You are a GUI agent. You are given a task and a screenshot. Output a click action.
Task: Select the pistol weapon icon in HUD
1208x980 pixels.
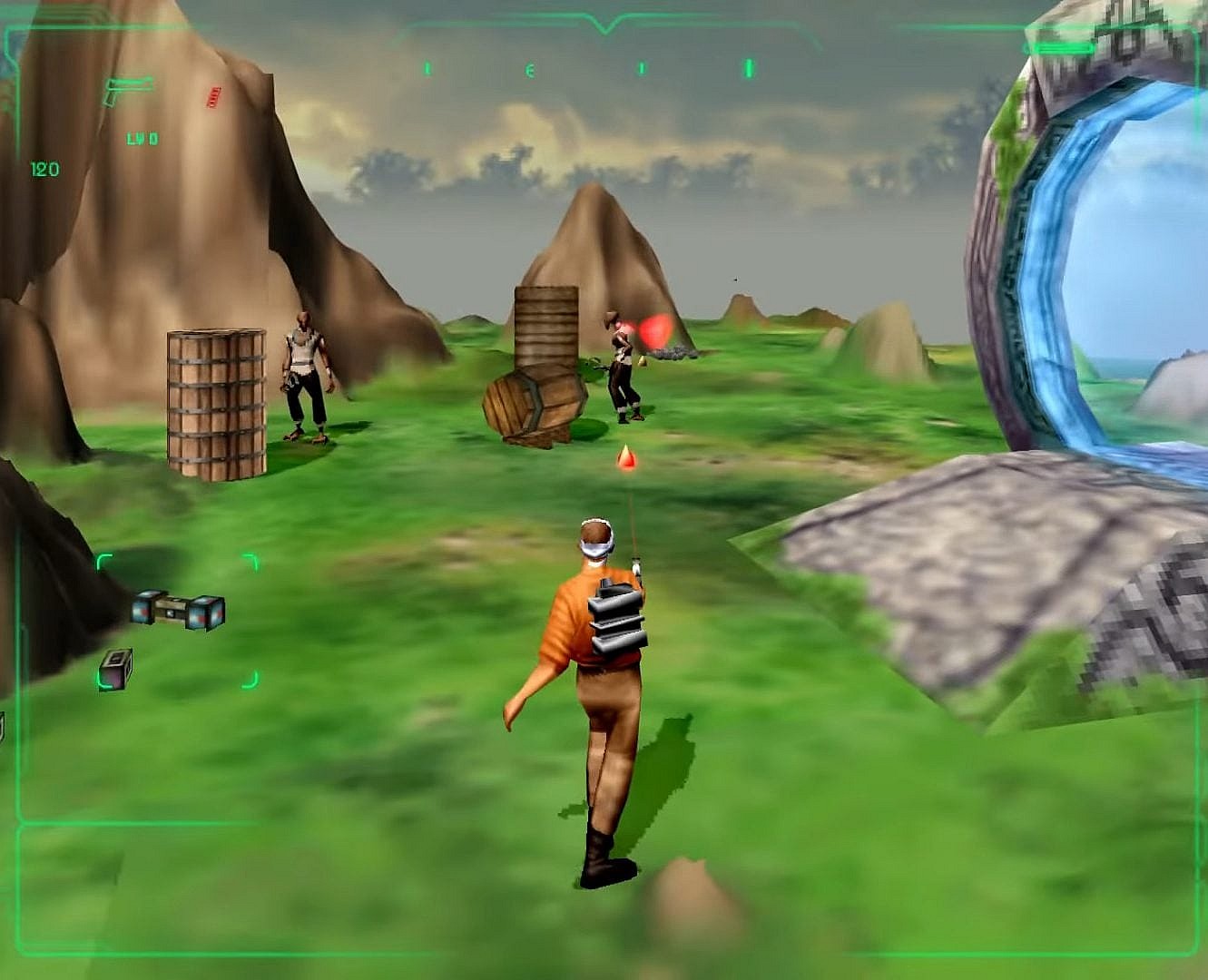pos(126,89)
